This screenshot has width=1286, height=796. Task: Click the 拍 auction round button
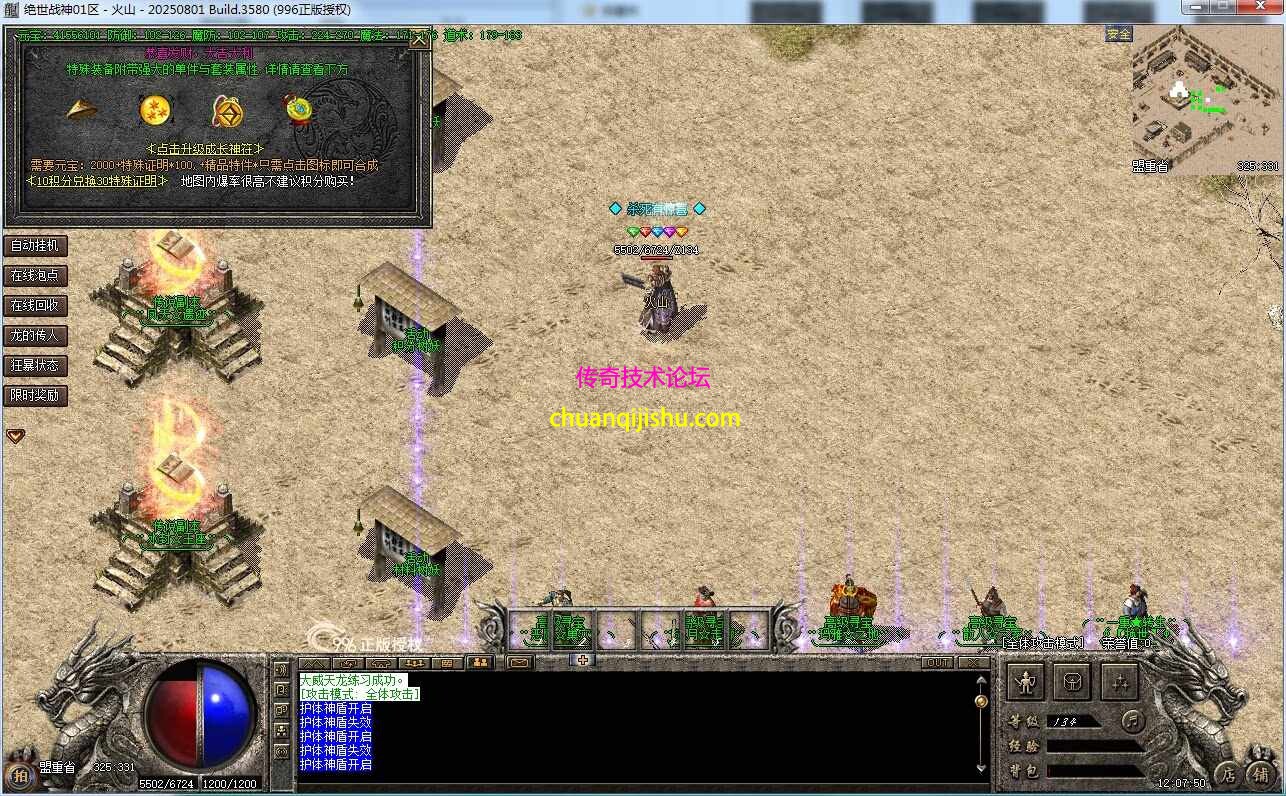click(x=19, y=776)
